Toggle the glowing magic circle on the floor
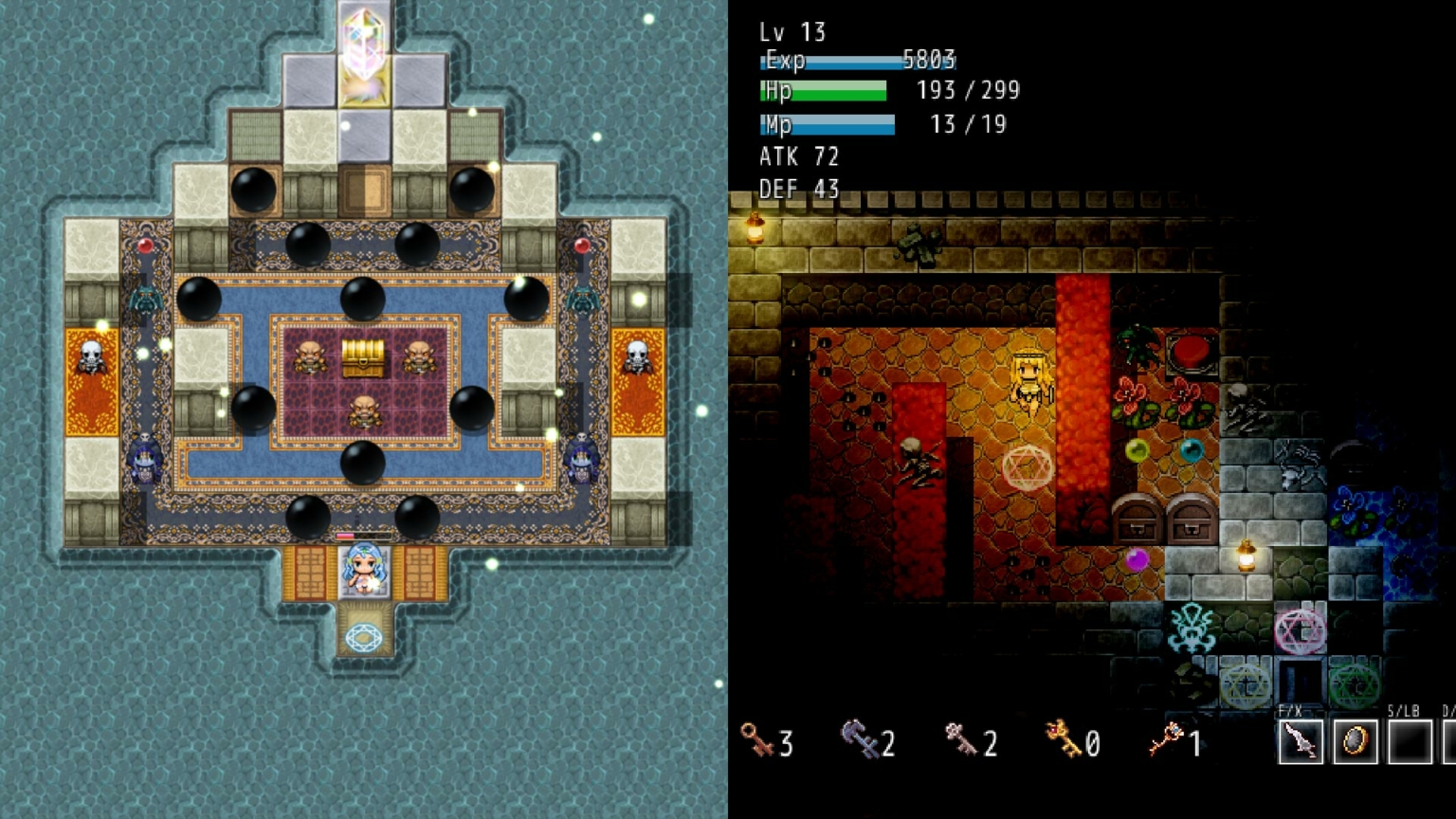 [x=1026, y=466]
